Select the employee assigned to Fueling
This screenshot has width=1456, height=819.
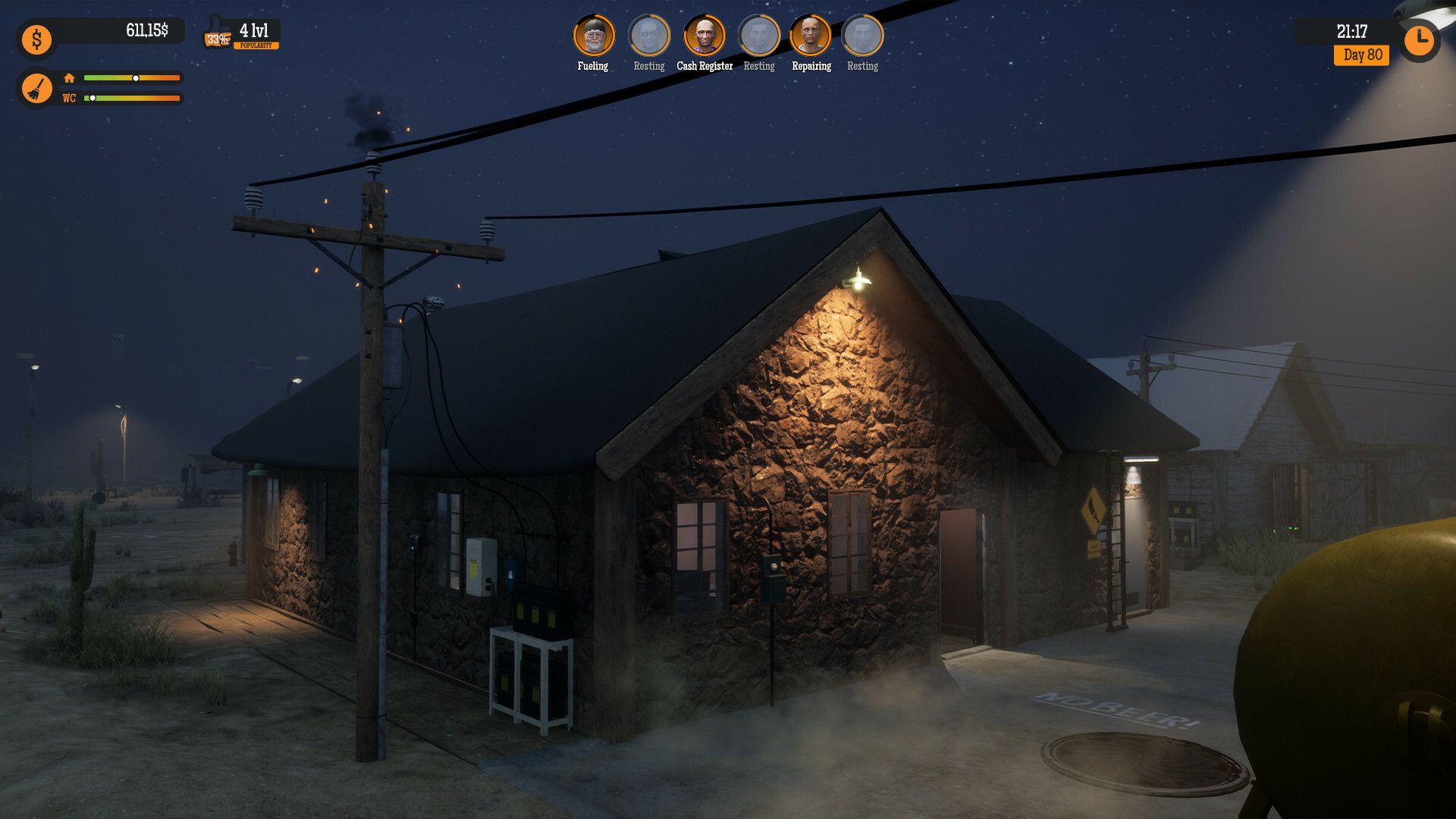593,34
